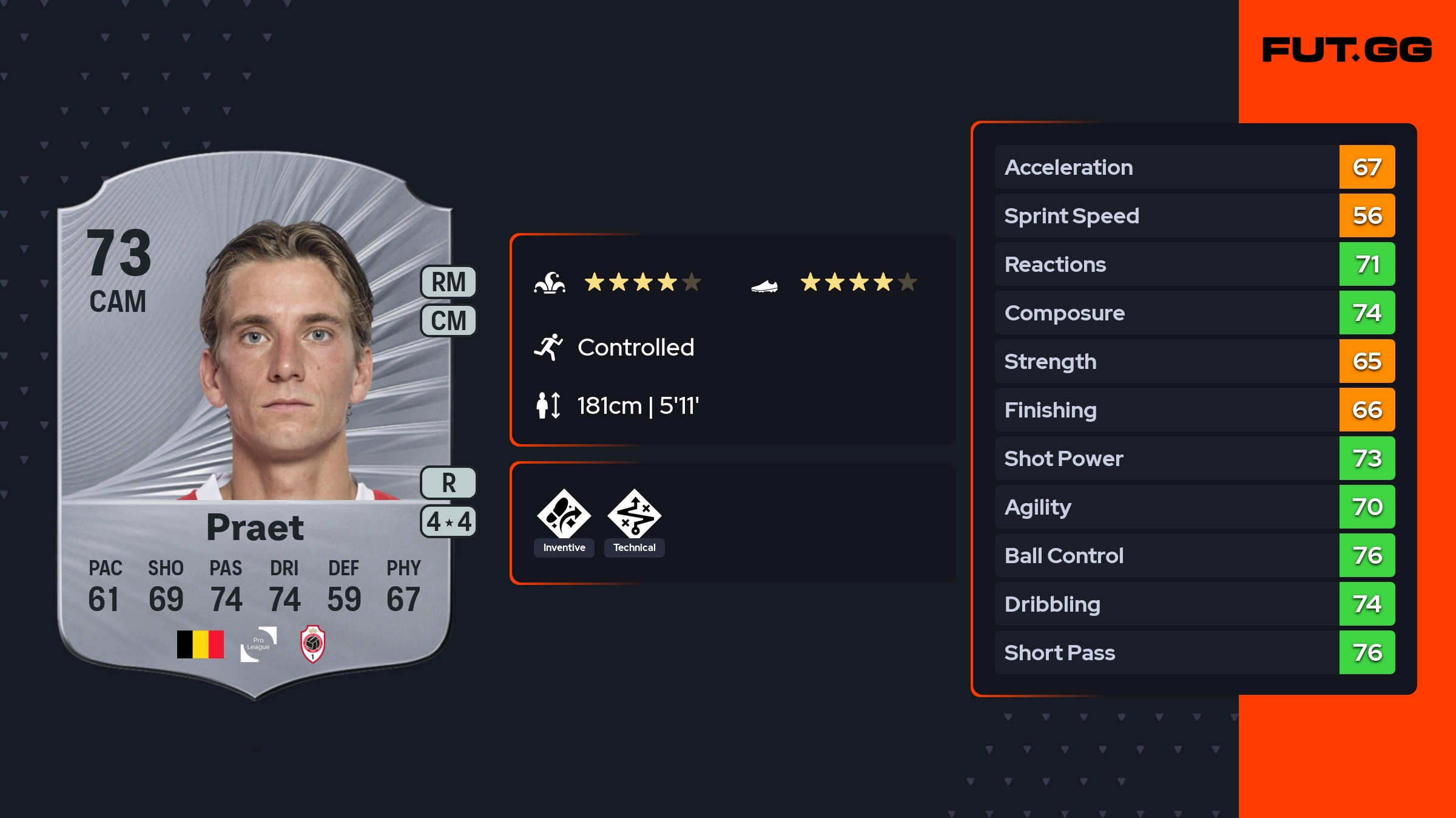Choose the CM alternate position badge
This screenshot has width=1456, height=818.
click(x=448, y=320)
